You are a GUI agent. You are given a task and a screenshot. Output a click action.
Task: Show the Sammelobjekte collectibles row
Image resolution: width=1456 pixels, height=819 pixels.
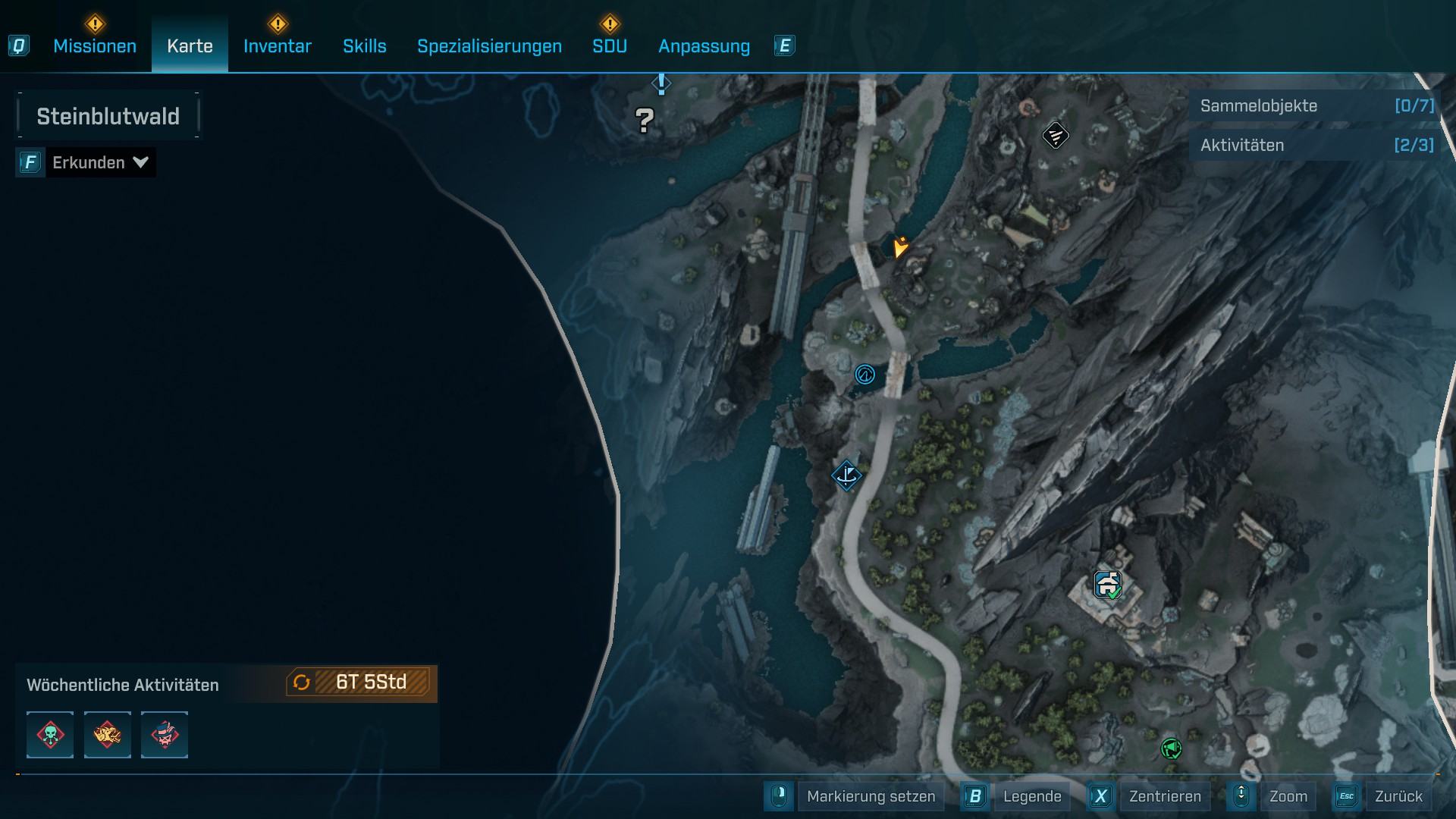point(1316,106)
